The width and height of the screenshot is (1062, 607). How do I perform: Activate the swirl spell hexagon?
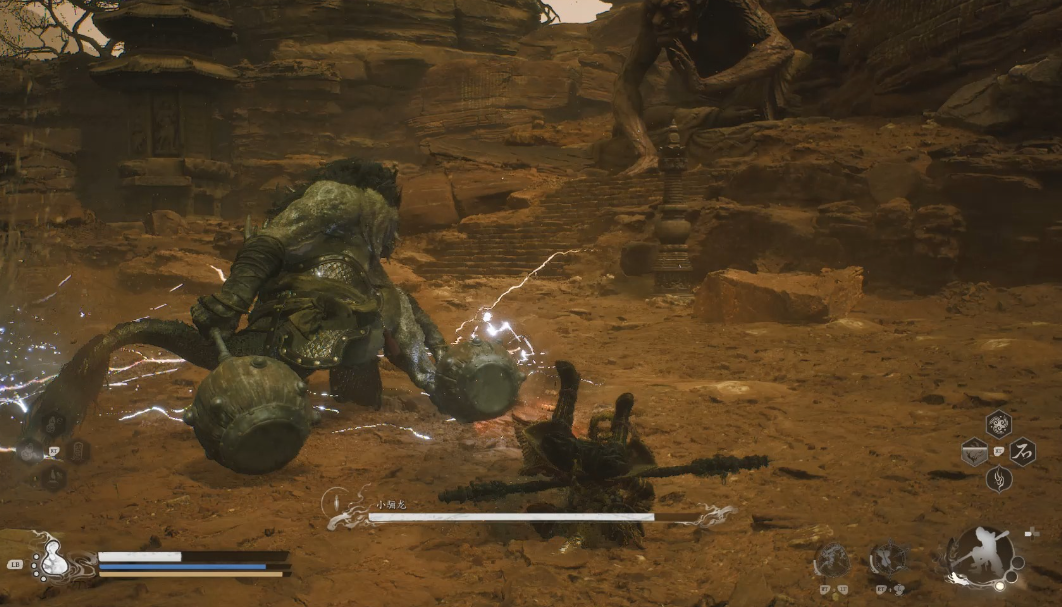click(x=998, y=424)
